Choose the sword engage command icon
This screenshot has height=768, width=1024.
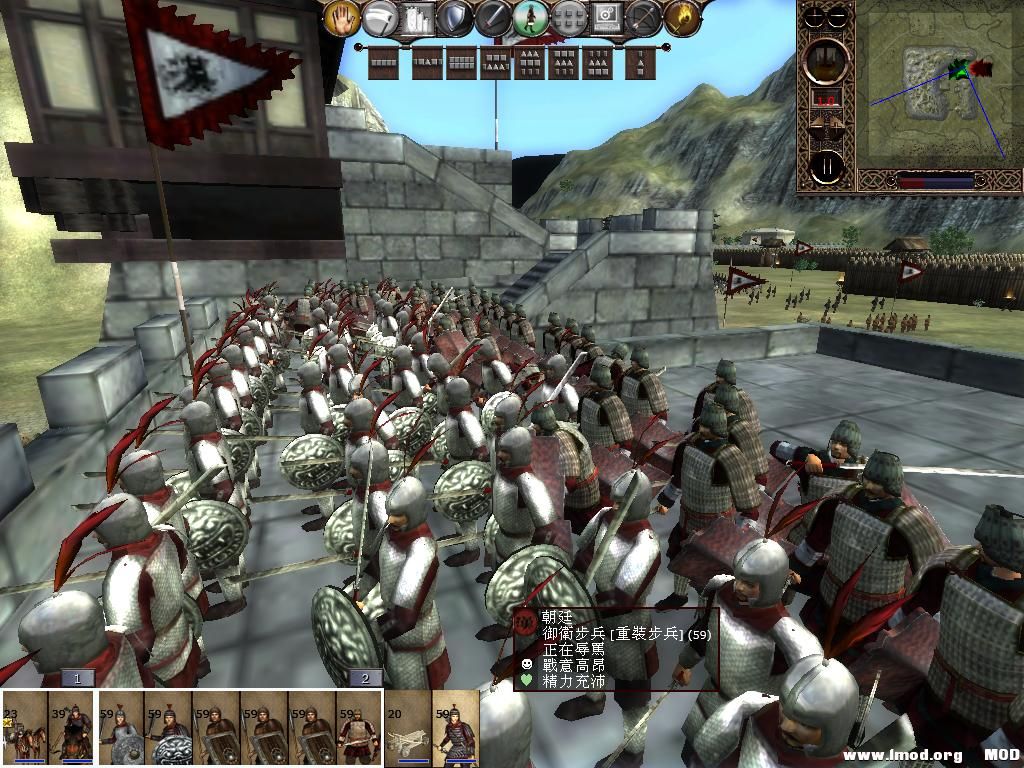[493, 17]
